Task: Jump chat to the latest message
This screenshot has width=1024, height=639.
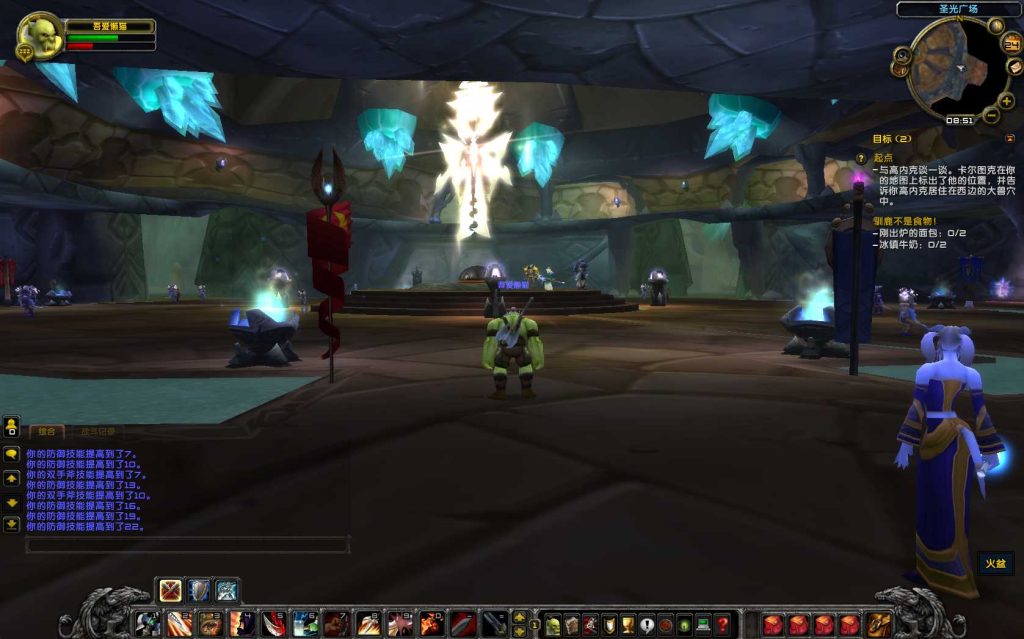Action: (x=11, y=524)
